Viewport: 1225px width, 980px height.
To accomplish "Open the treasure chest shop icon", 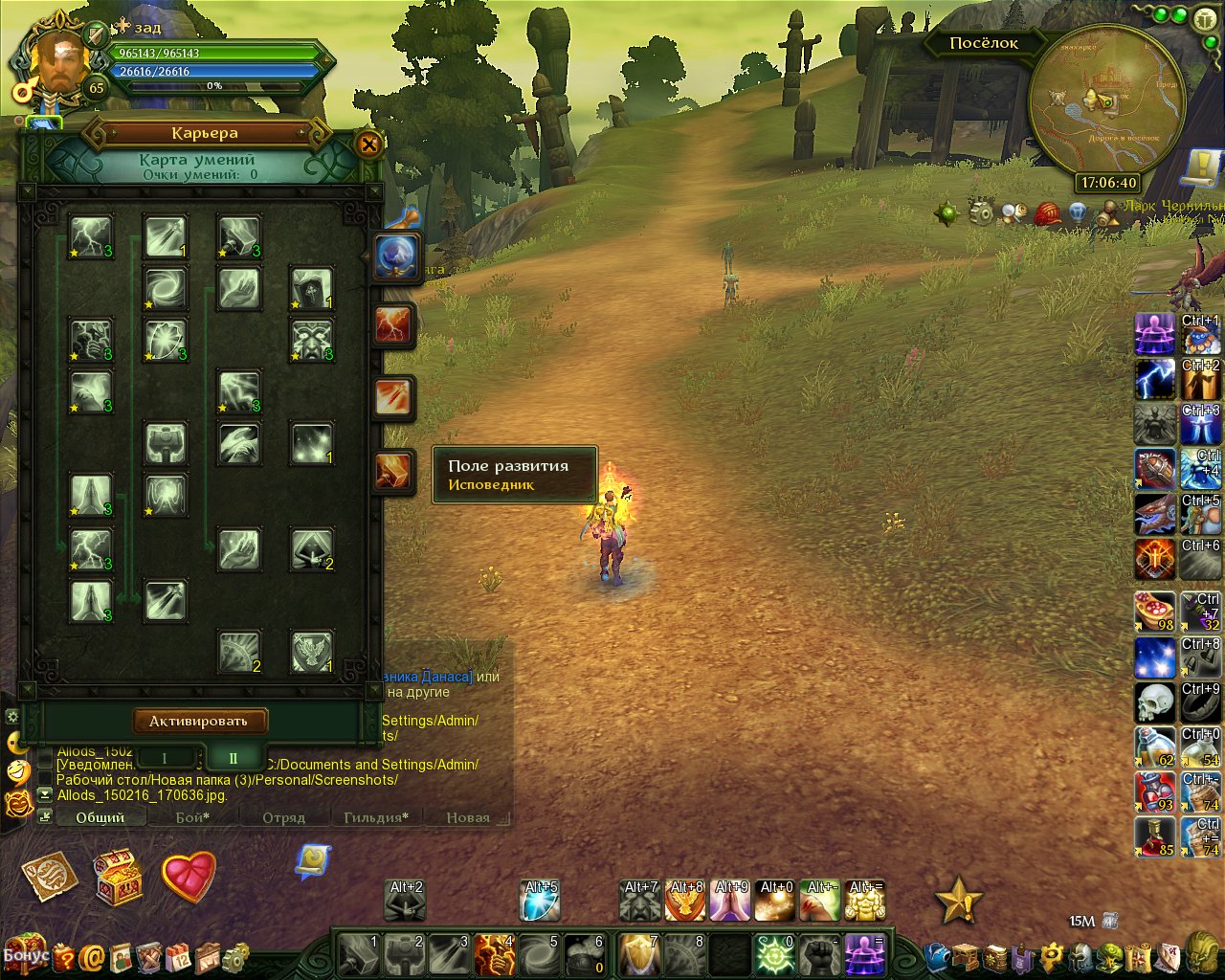I will coord(119,876).
